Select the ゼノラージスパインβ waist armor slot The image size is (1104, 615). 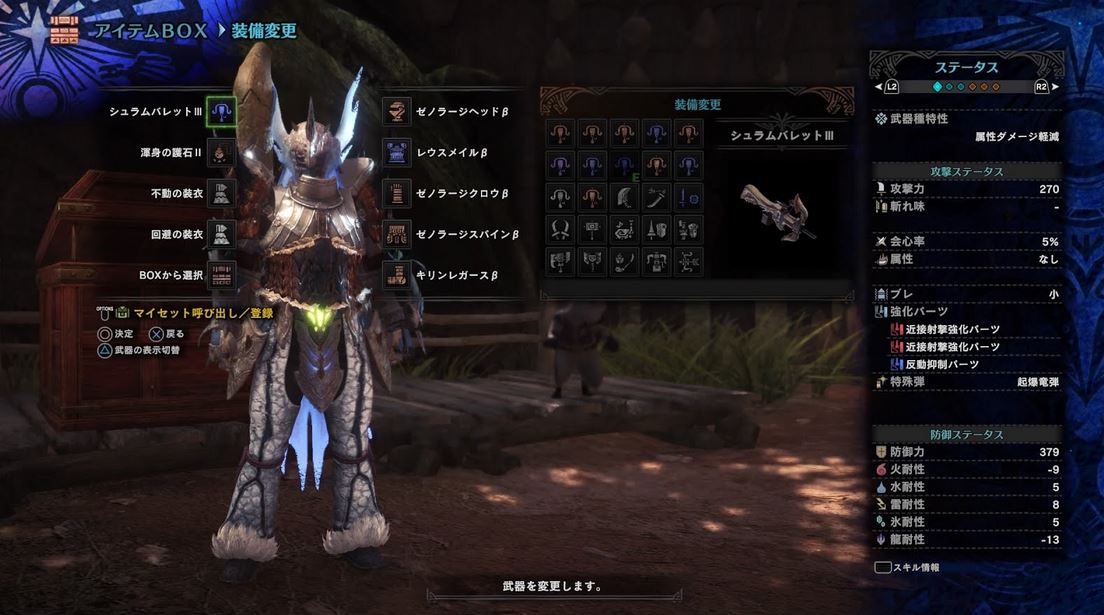(x=398, y=234)
